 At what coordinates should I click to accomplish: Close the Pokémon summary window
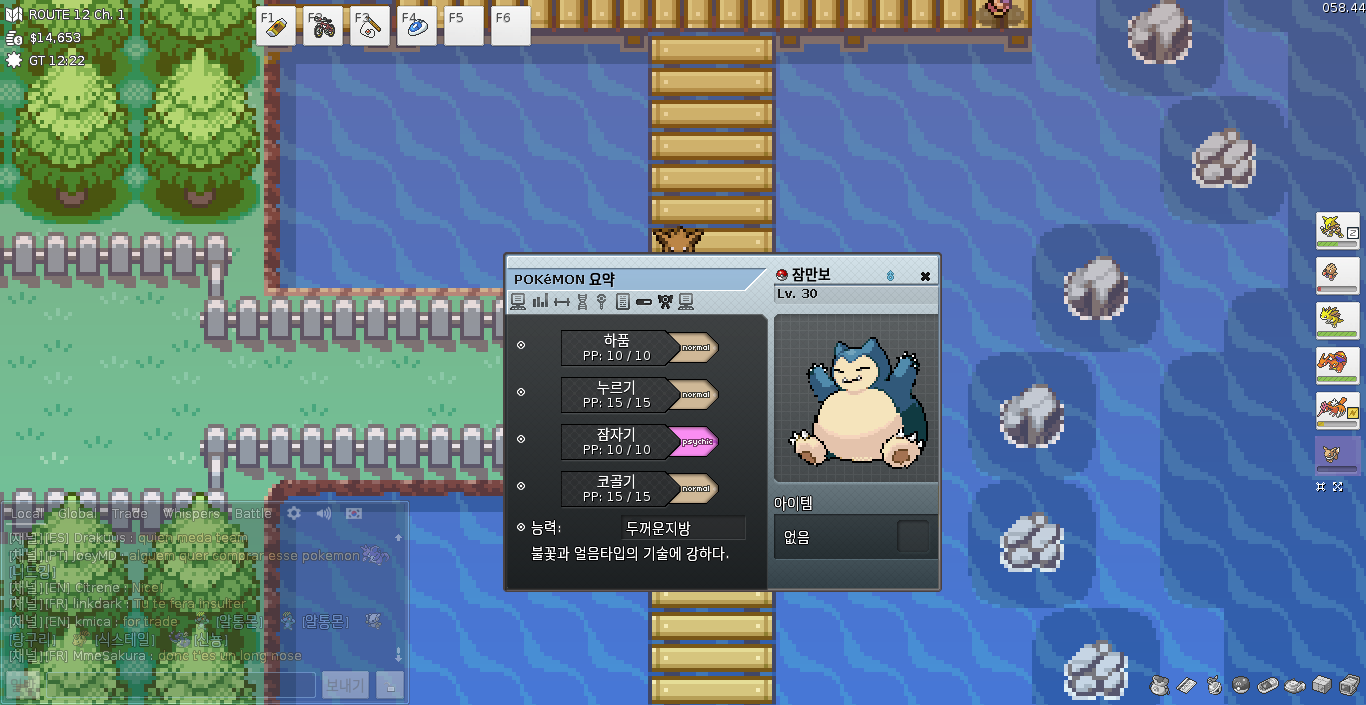click(925, 276)
